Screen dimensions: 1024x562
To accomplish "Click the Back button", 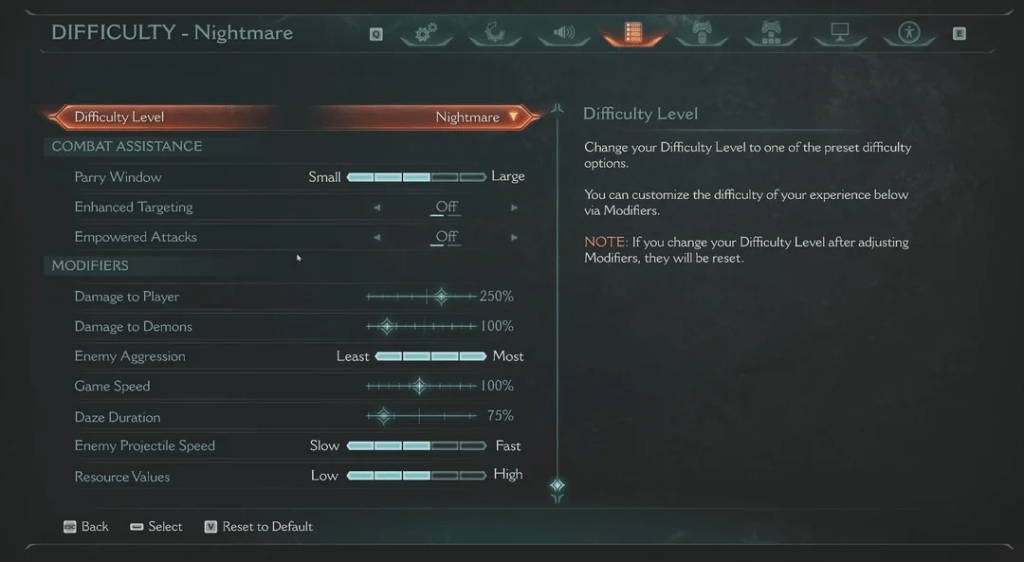I will coord(86,527).
